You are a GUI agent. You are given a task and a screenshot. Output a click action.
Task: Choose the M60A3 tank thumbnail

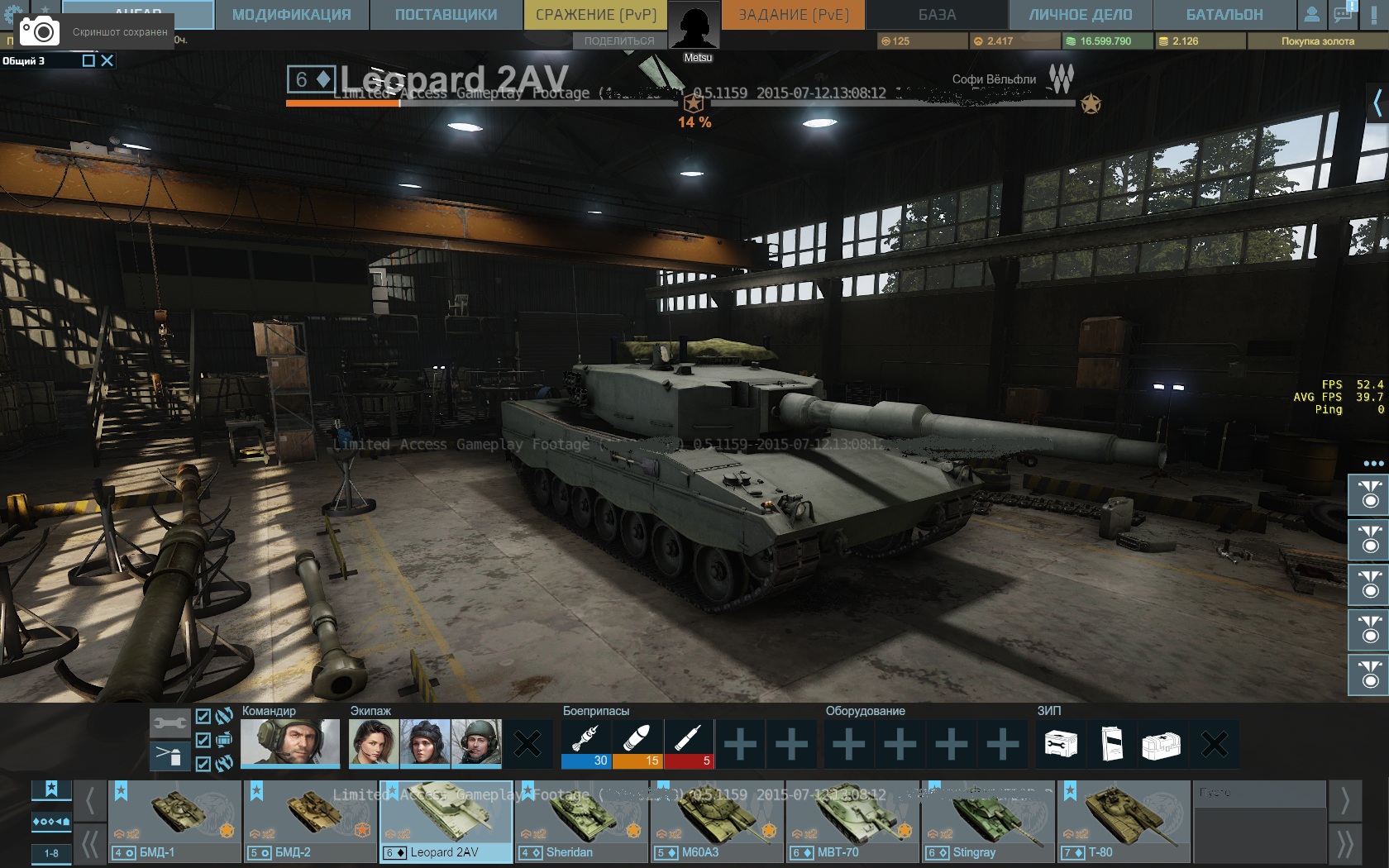tap(717, 821)
